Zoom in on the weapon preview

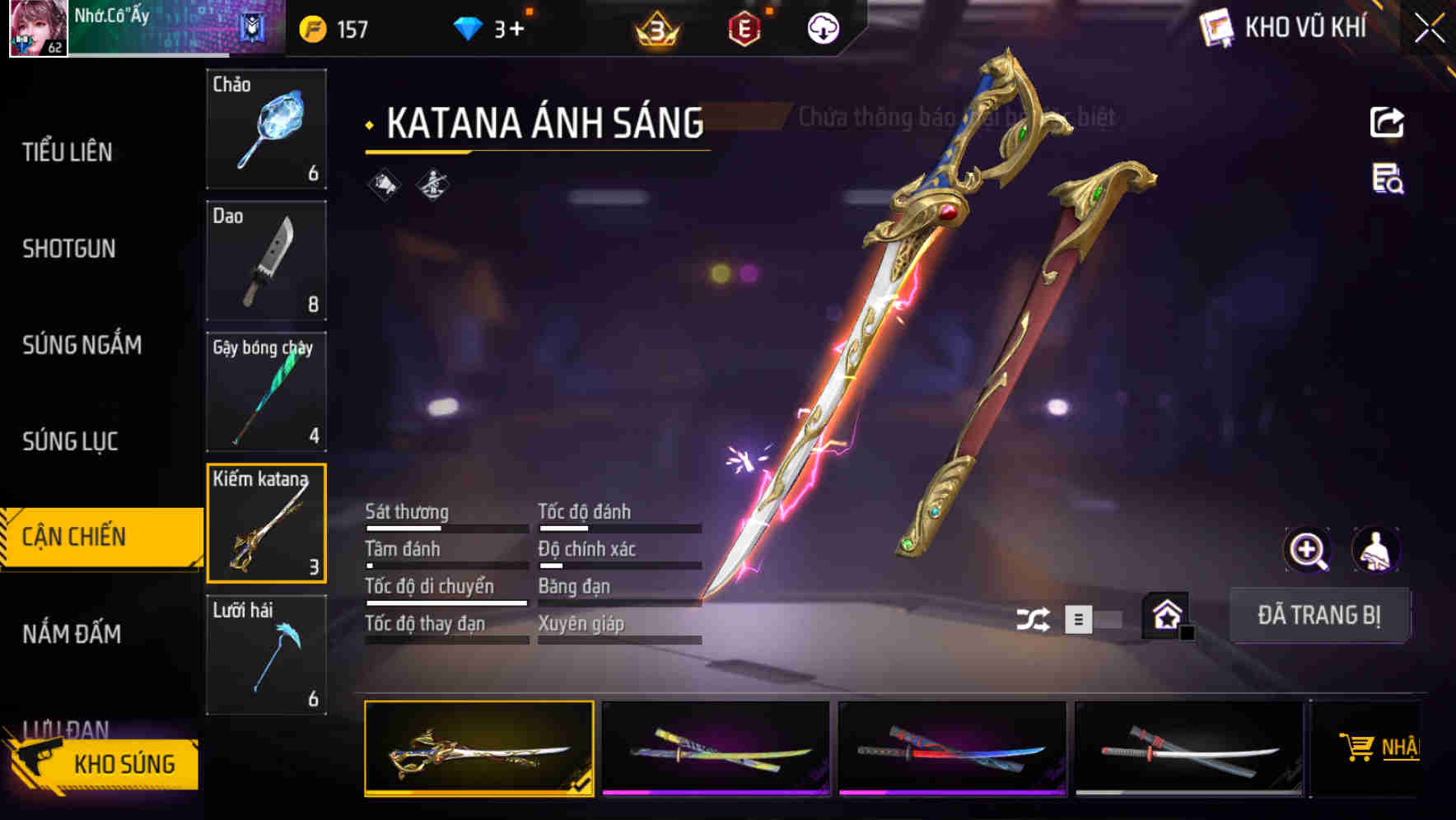pyautogui.click(x=1307, y=550)
